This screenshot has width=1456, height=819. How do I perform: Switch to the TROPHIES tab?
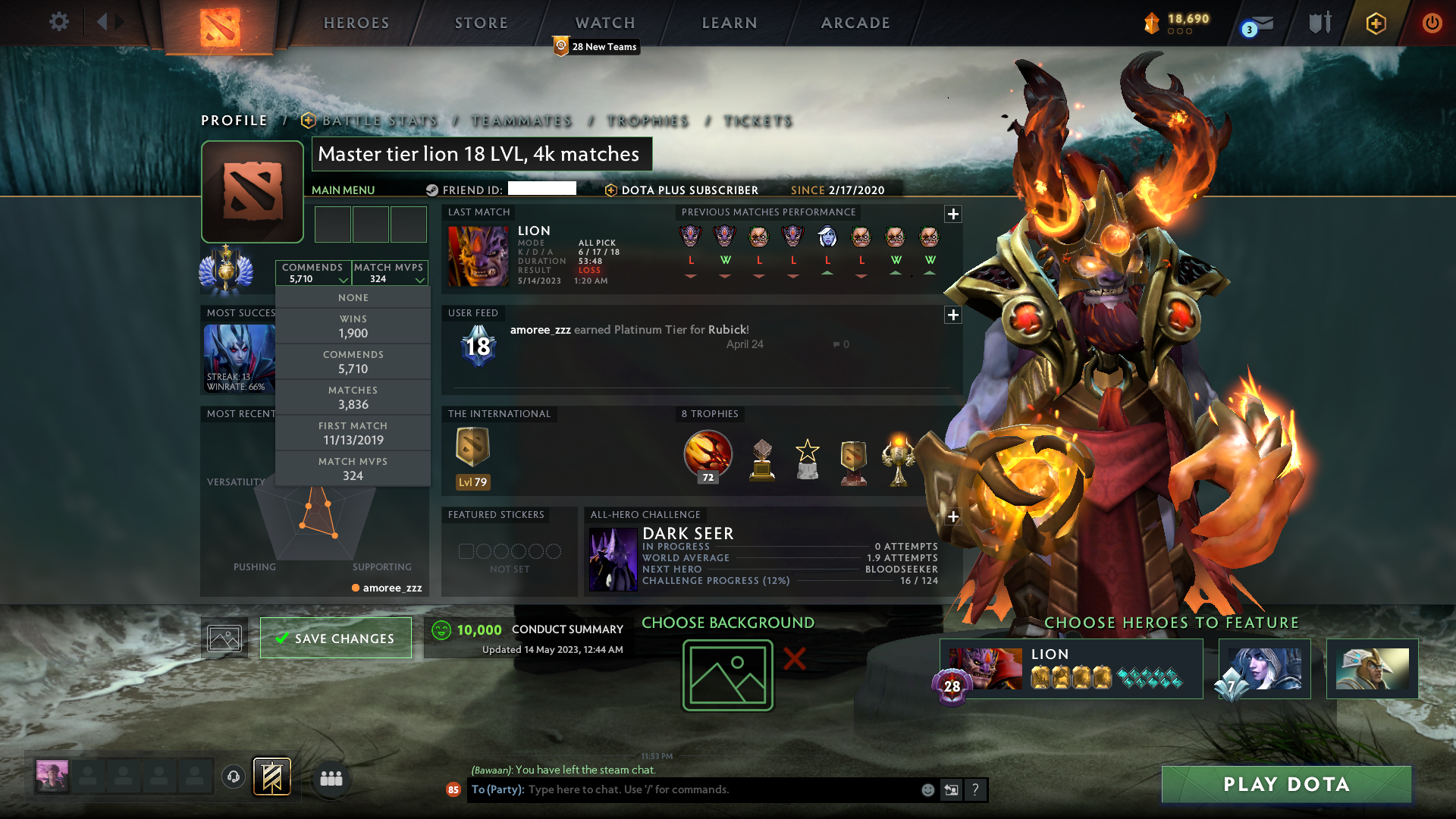[x=648, y=121]
